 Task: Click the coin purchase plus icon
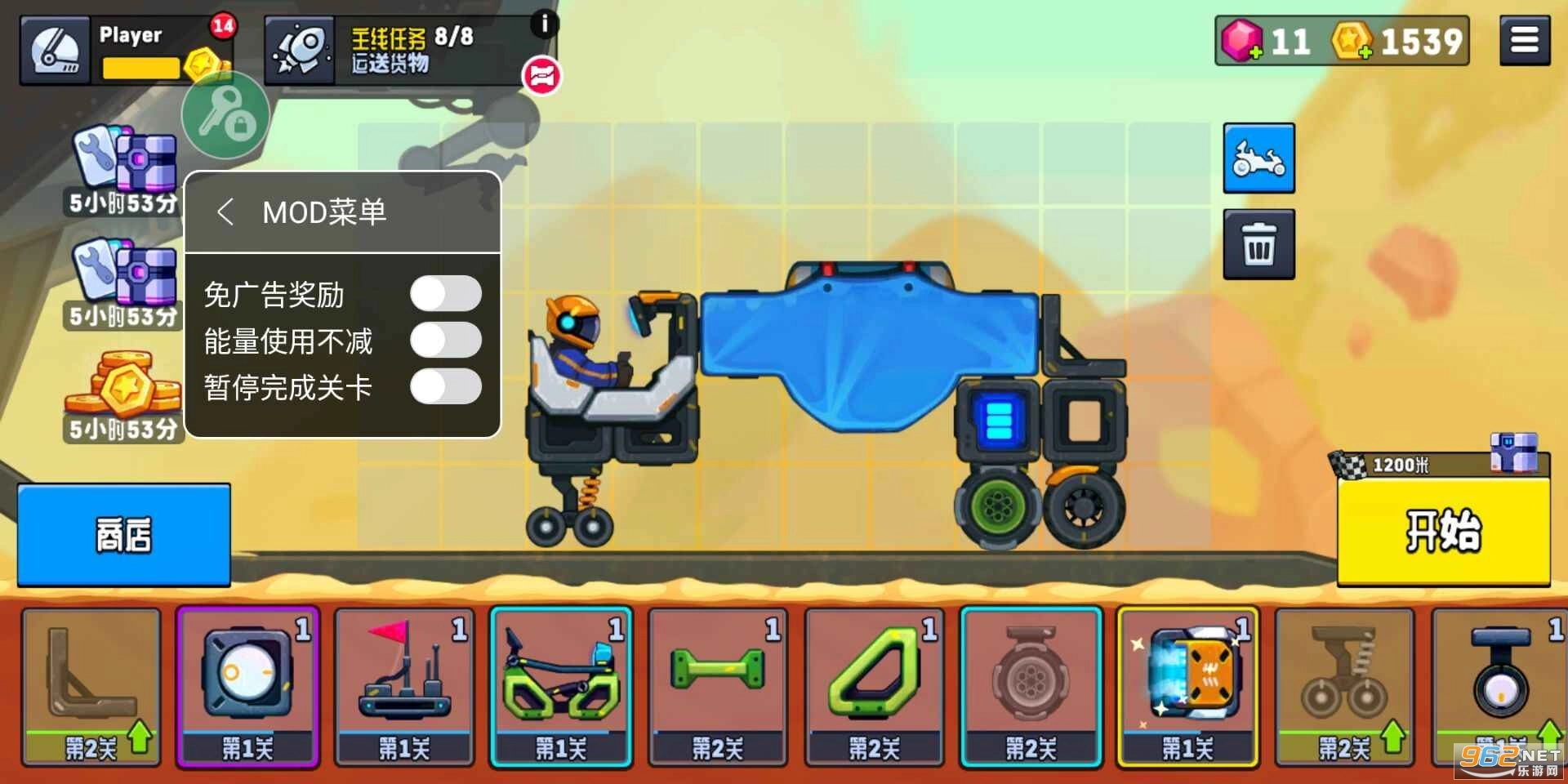(1365, 51)
